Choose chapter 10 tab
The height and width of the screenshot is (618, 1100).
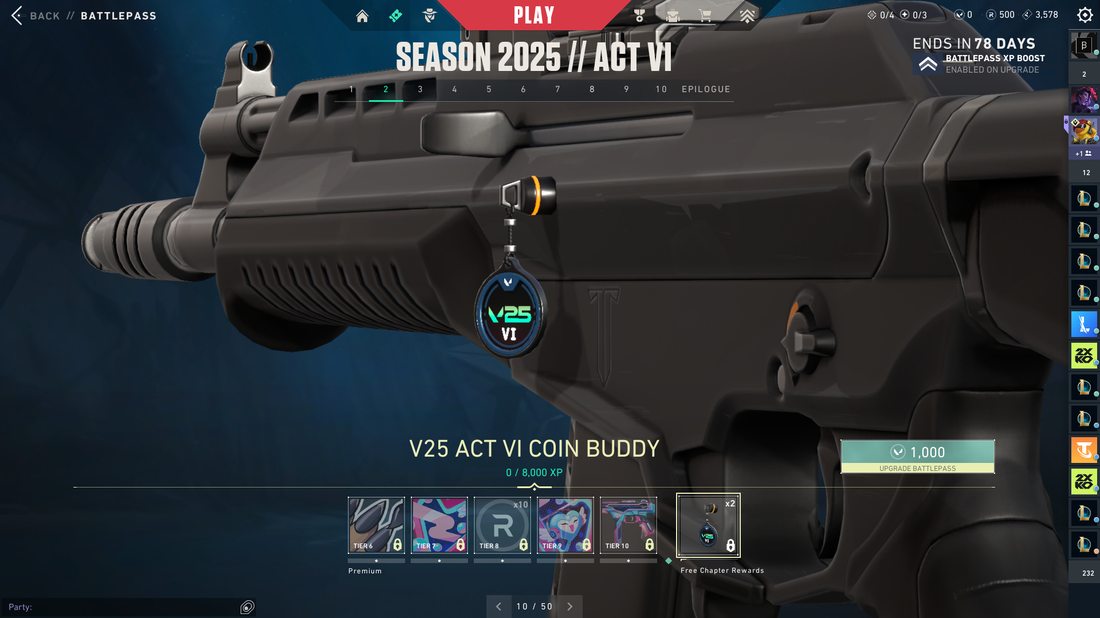[661, 89]
